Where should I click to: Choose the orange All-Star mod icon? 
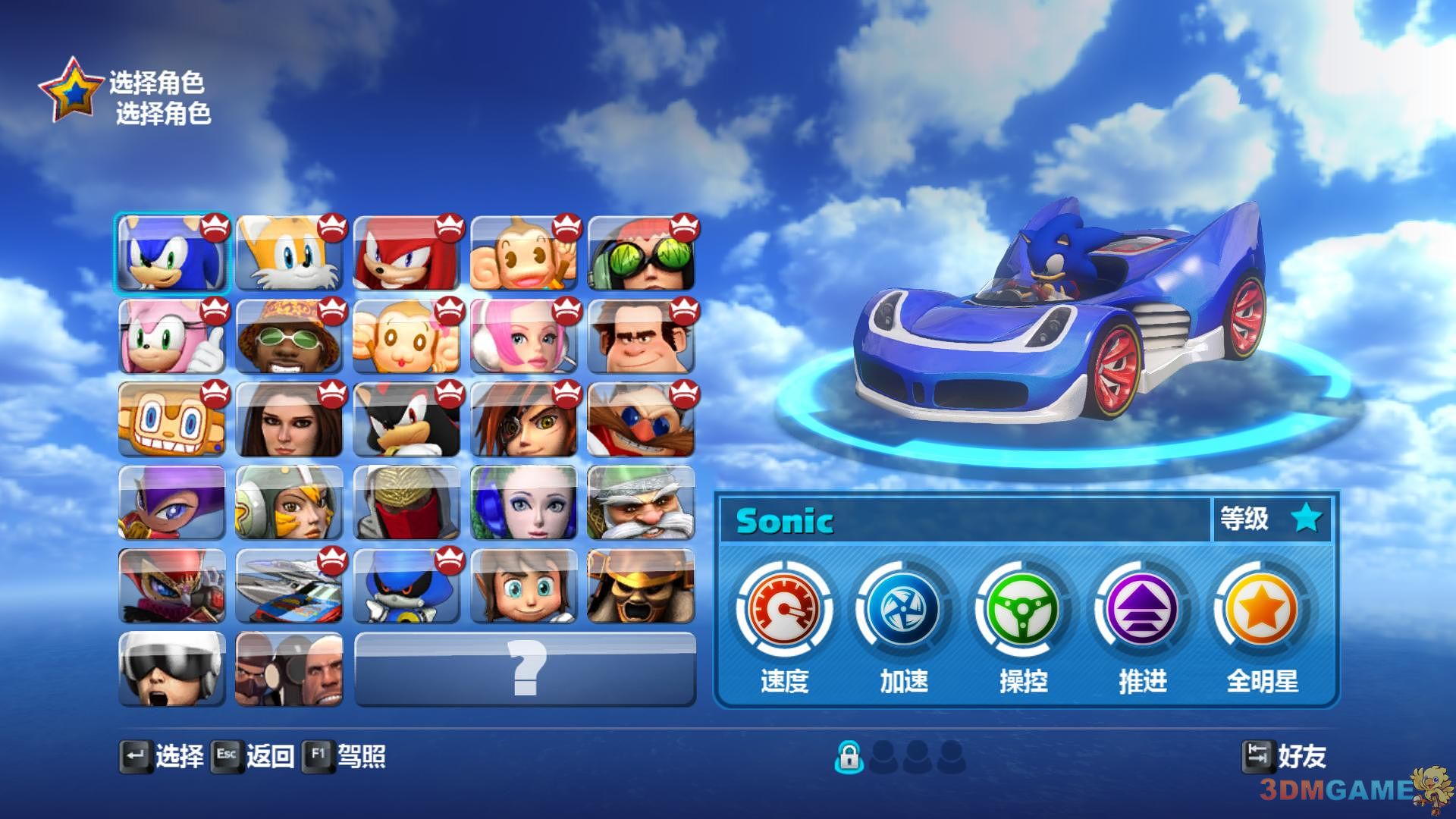(1262, 609)
